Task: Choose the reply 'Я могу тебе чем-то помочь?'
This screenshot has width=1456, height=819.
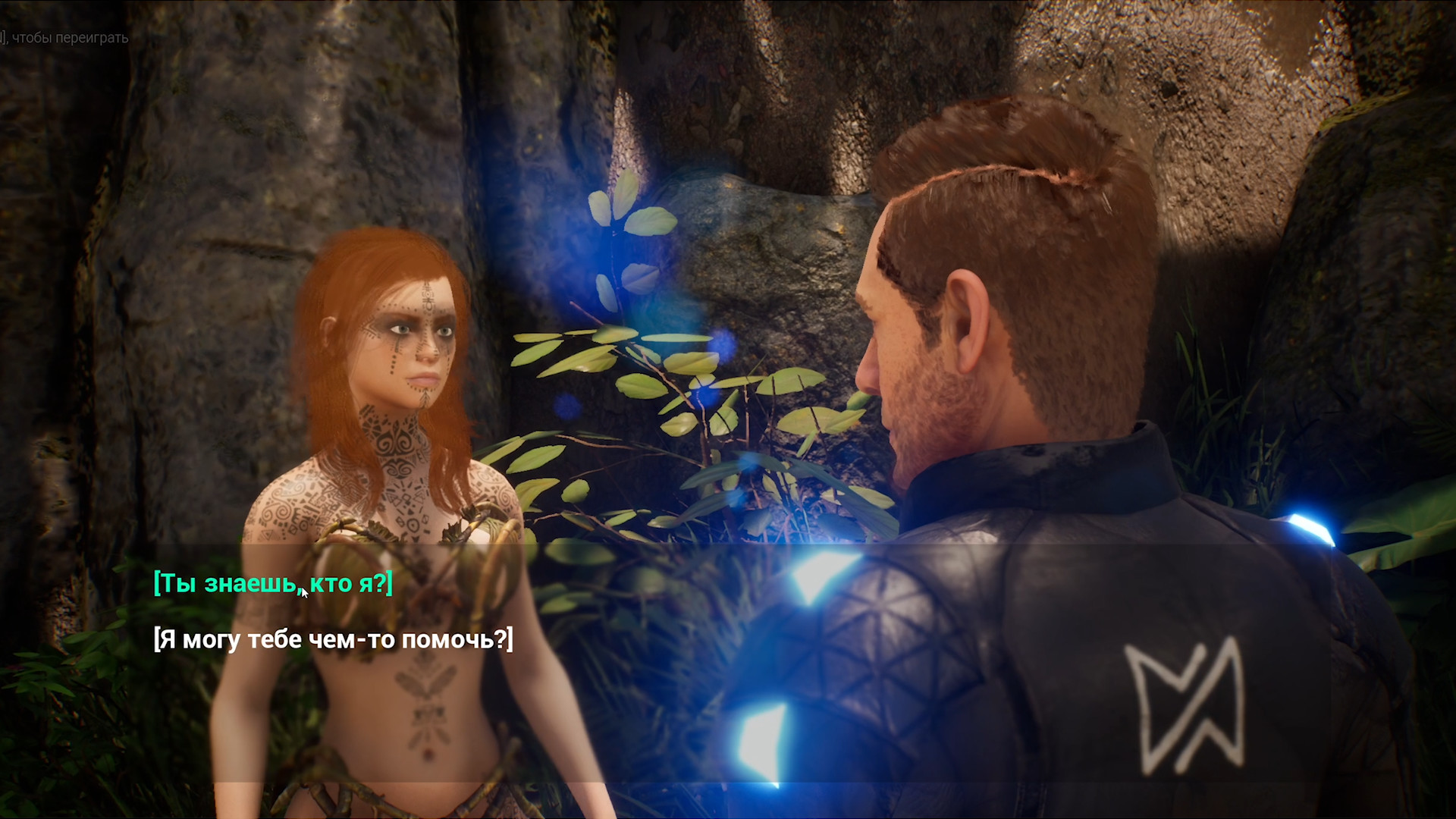Action: (x=332, y=641)
